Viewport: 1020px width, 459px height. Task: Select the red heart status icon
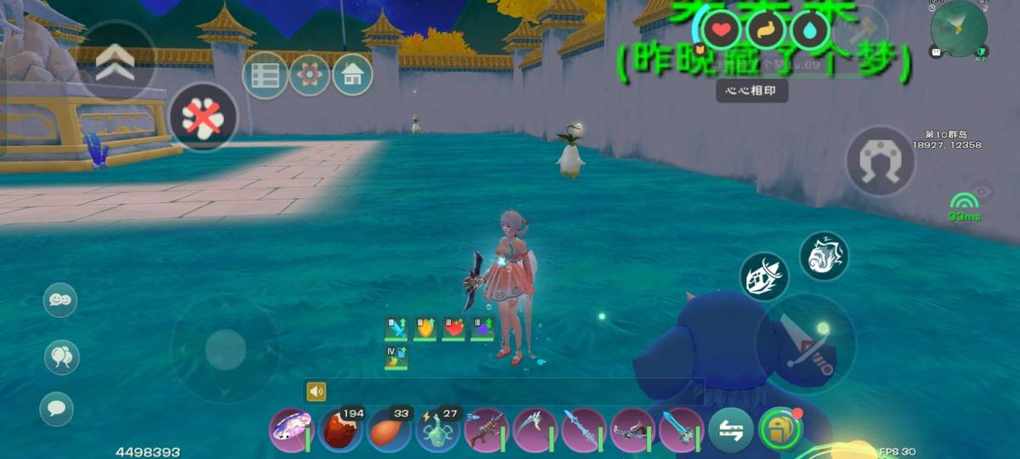coord(724,30)
